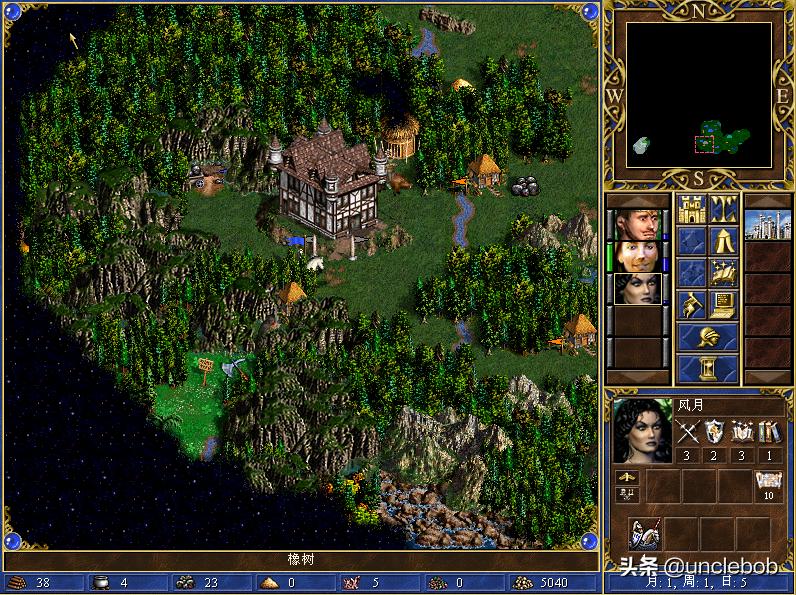
Task: Click the shield defense skill icon
Action: click(714, 432)
